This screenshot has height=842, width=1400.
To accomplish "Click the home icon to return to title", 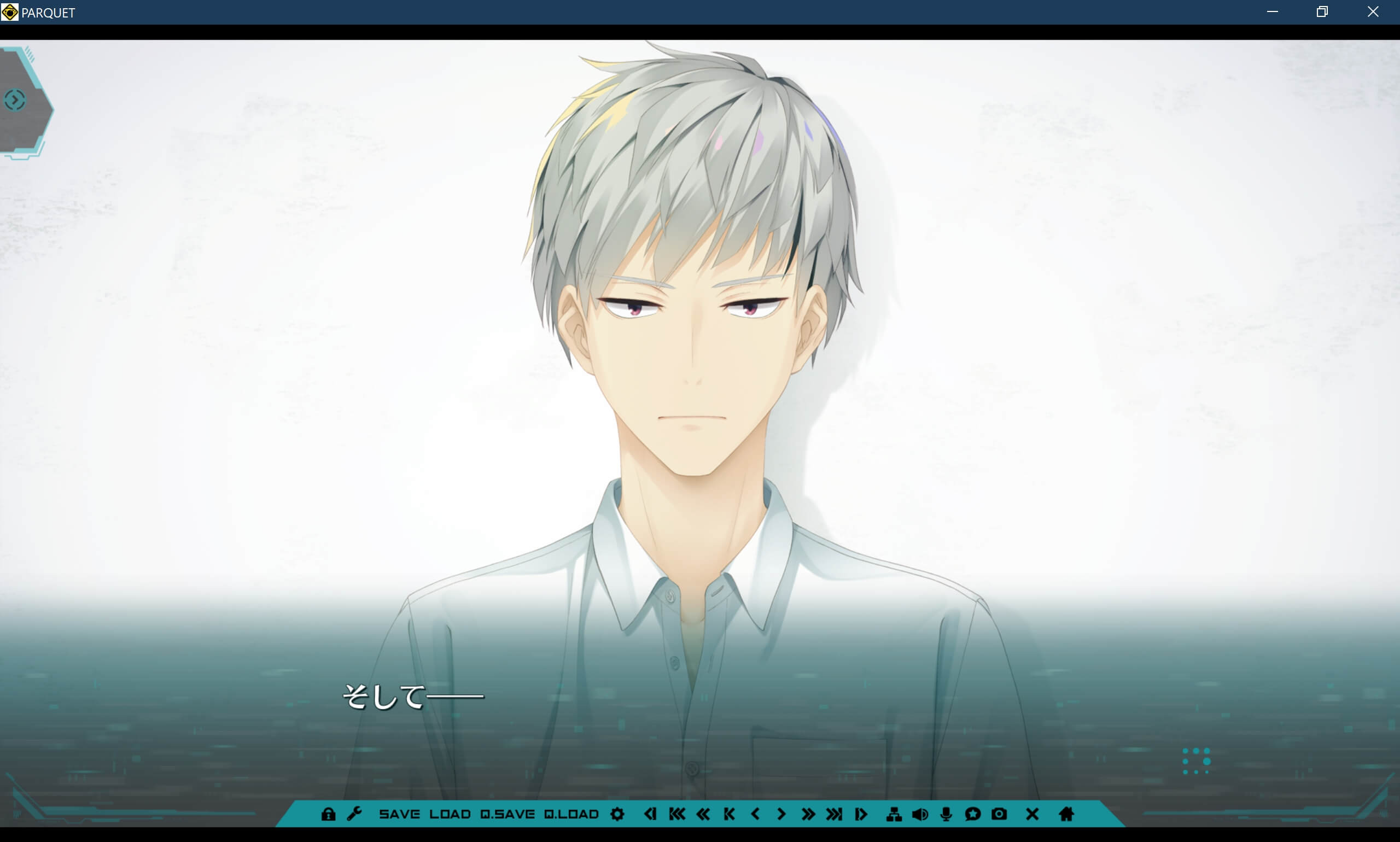I will [1066, 815].
